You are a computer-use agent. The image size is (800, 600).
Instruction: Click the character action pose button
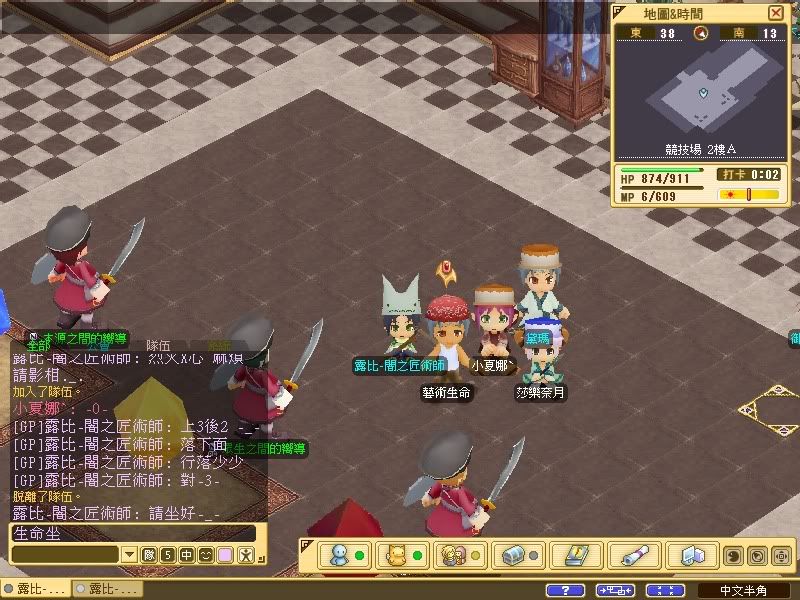244,554
